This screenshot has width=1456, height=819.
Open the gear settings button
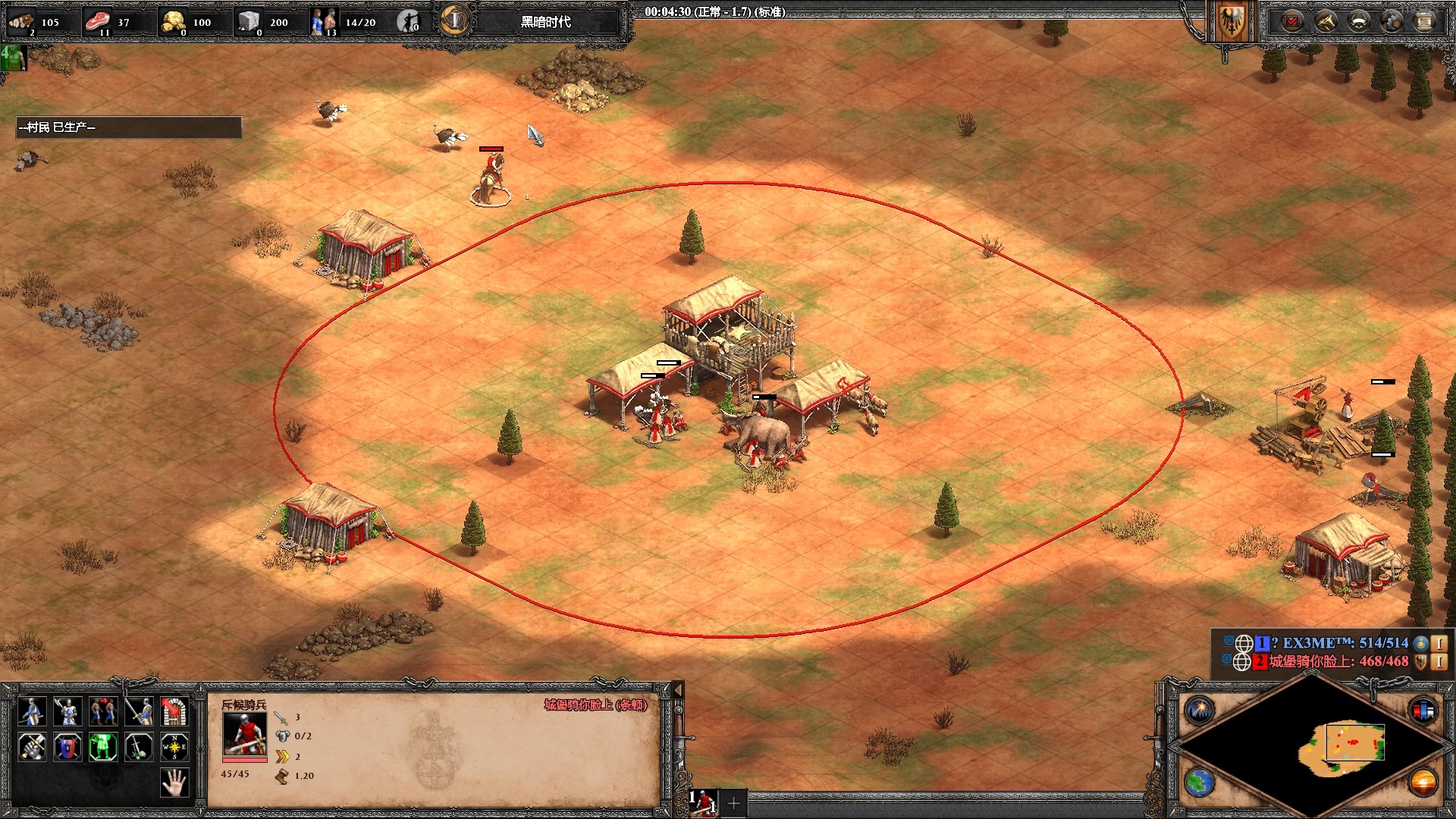click(1392, 21)
